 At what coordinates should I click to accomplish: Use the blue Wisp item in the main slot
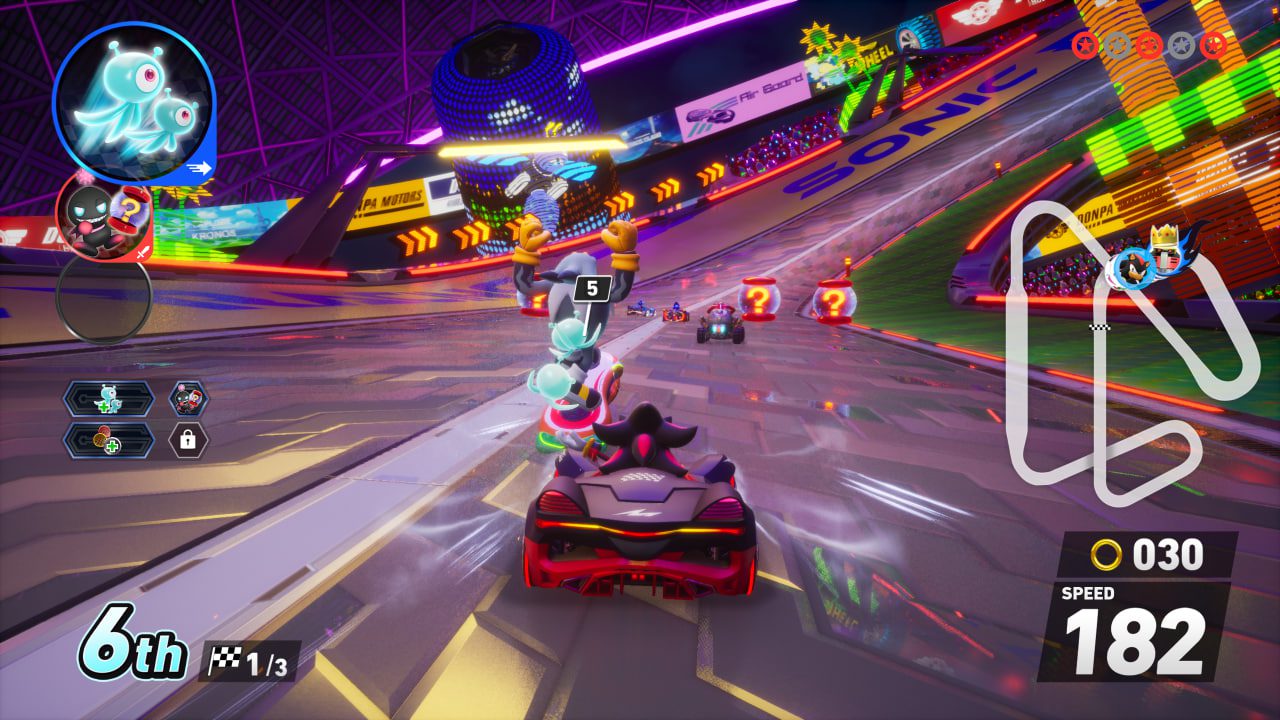133,103
